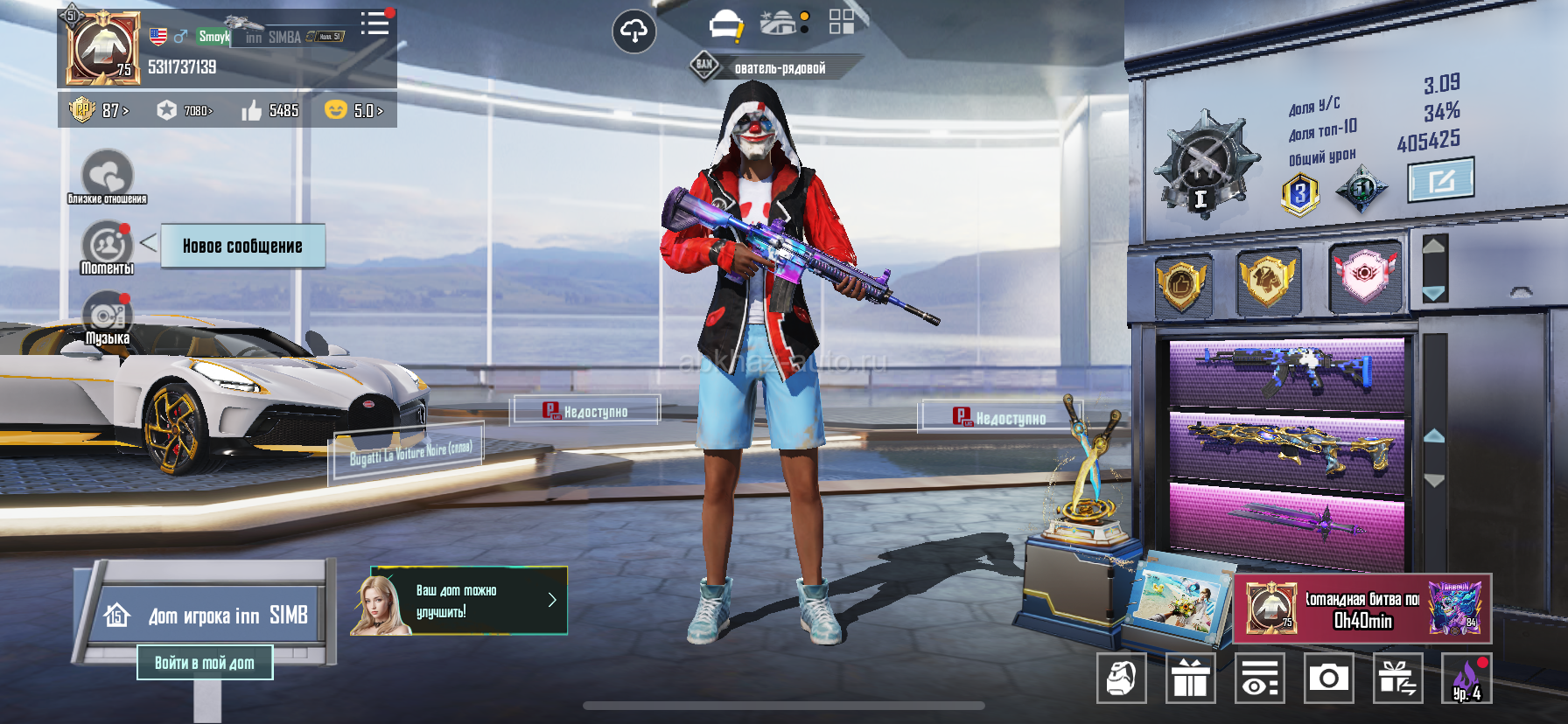Open the four-squares grid view

click(x=841, y=22)
